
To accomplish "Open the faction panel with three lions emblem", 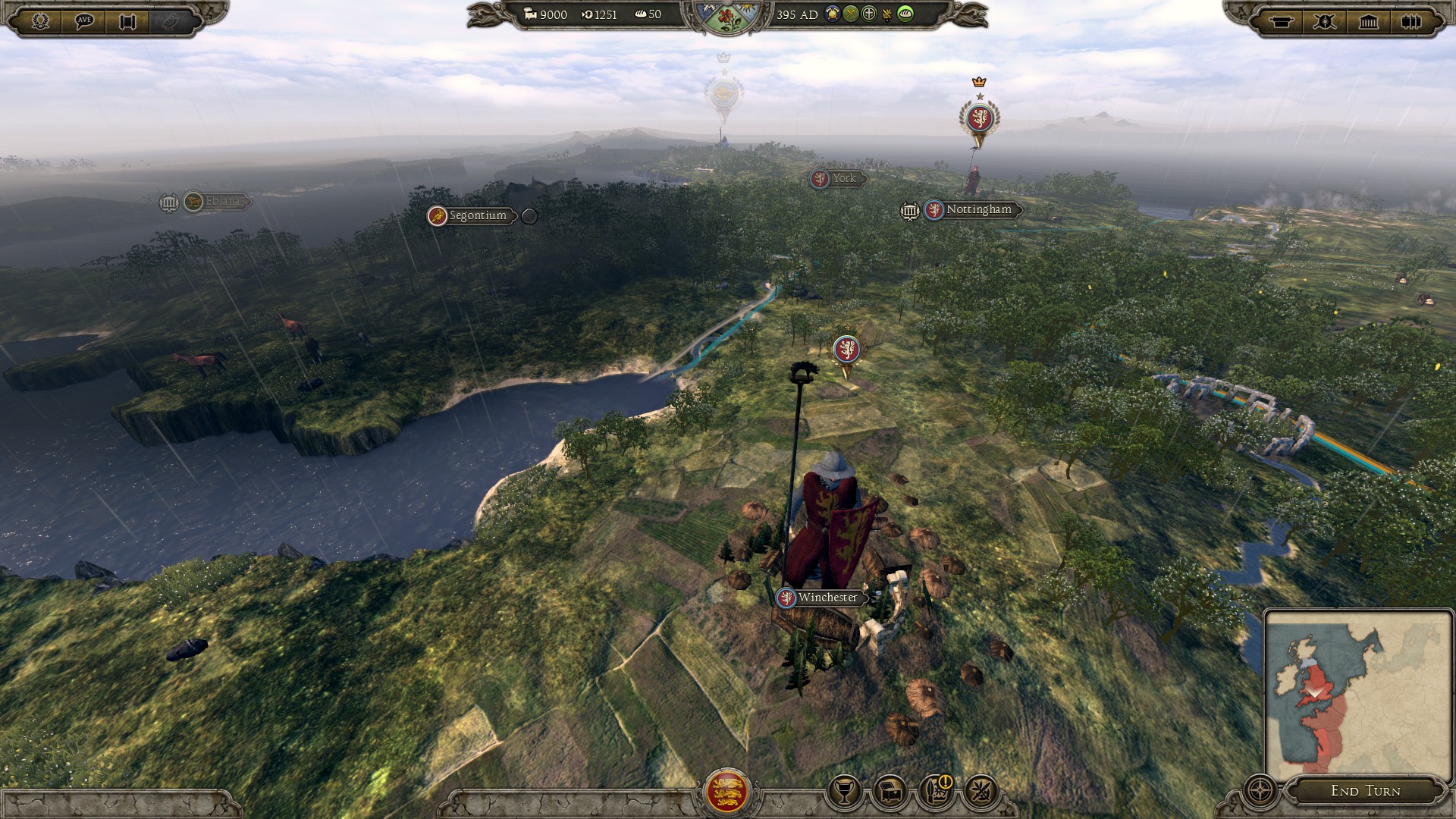I will 727,791.
